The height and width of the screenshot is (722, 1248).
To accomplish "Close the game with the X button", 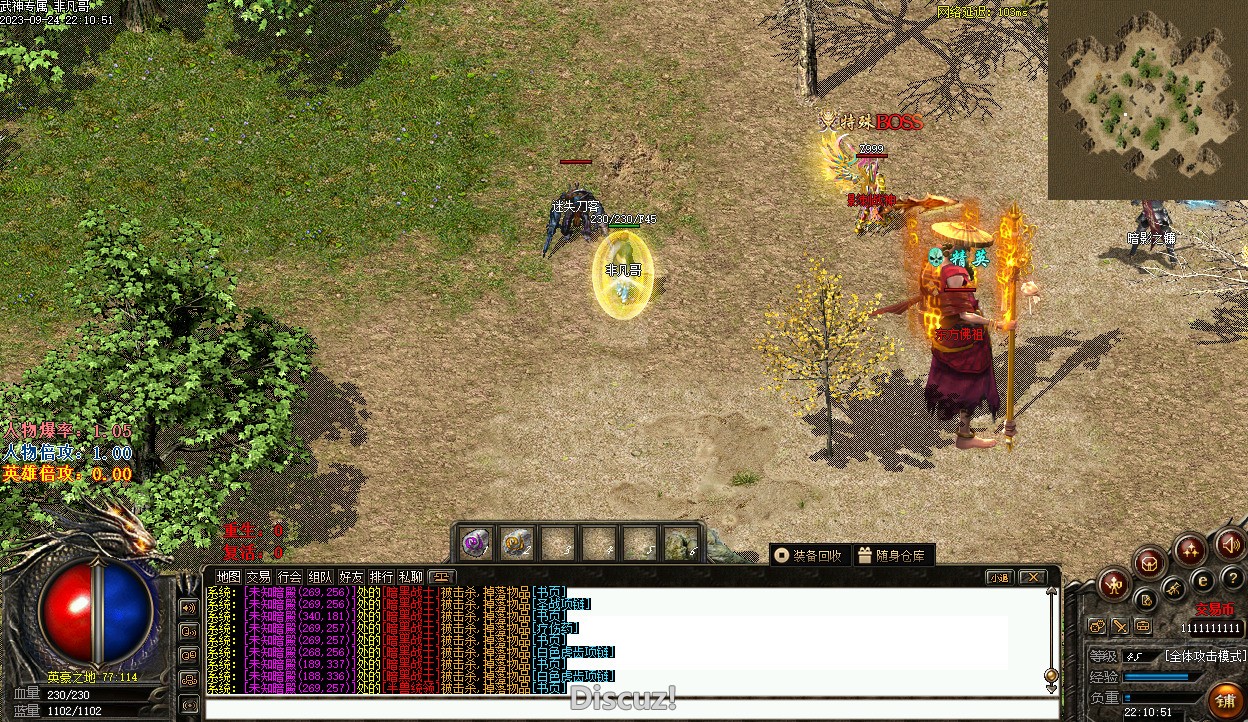I will coord(1032,577).
